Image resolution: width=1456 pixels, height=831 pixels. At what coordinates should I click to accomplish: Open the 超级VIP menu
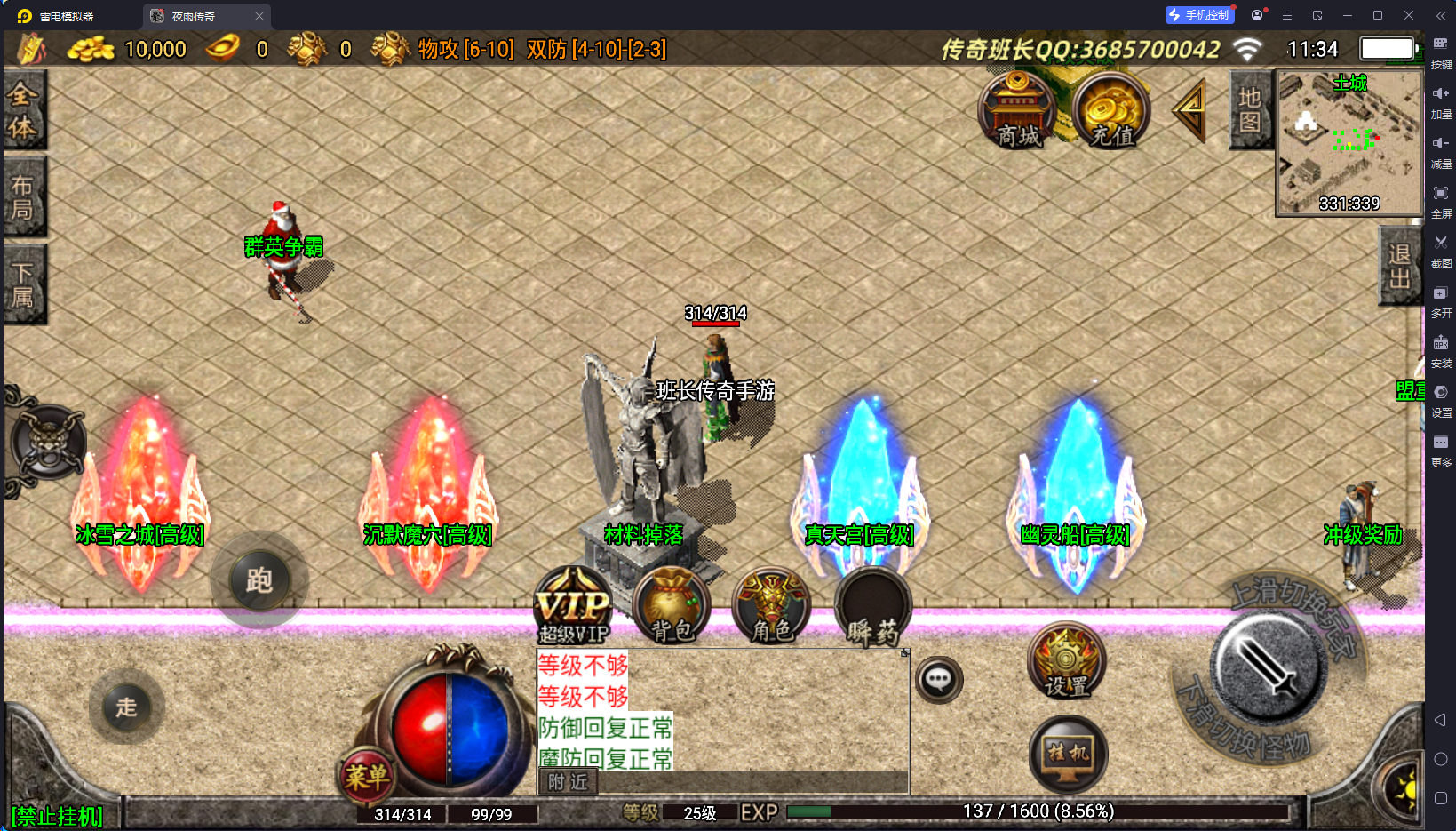coord(574,606)
